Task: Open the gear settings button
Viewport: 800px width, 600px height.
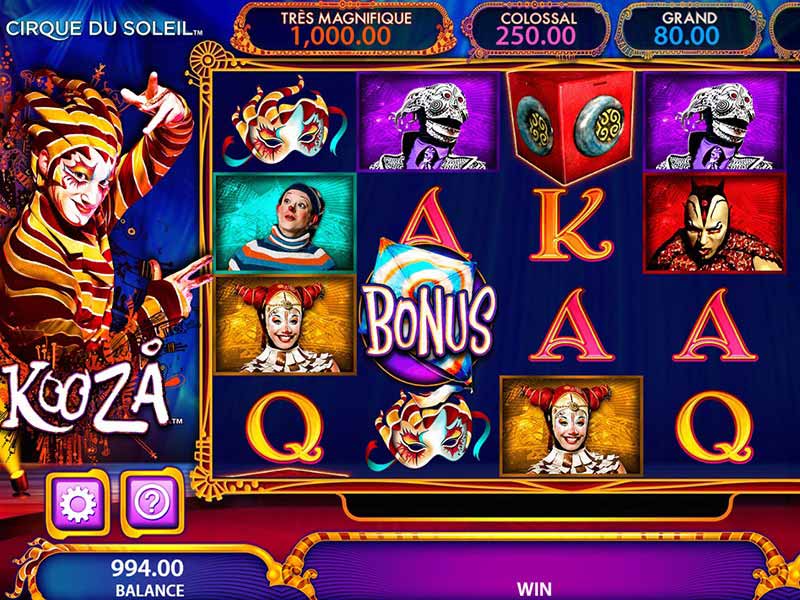Action: (77, 501)
